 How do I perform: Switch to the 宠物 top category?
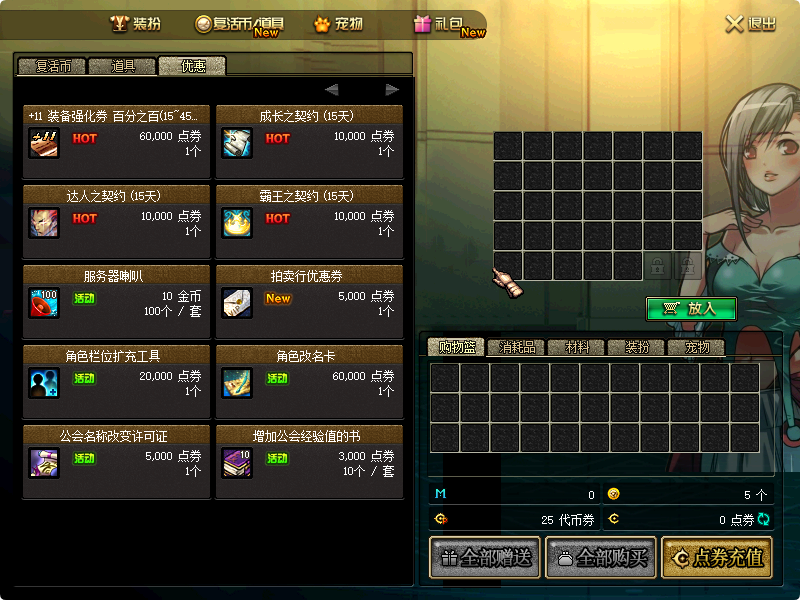coord(337,24)
